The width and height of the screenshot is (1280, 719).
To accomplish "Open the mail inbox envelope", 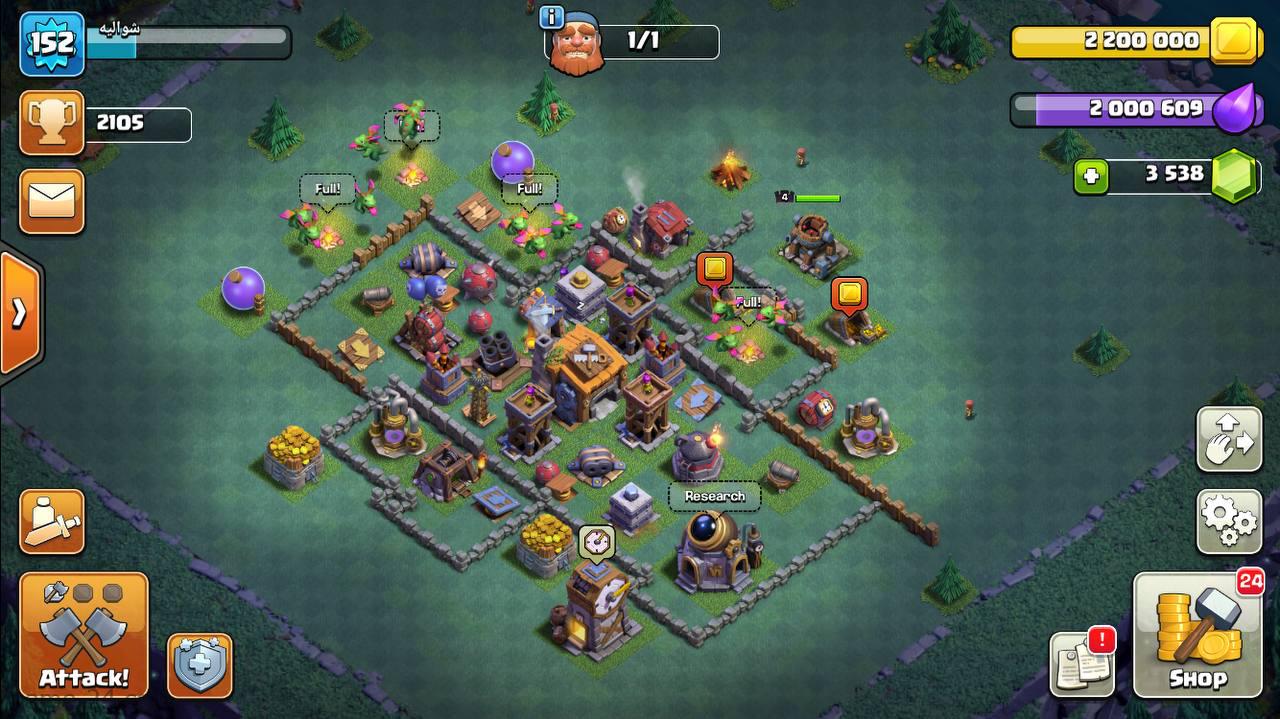I will 51,202.
